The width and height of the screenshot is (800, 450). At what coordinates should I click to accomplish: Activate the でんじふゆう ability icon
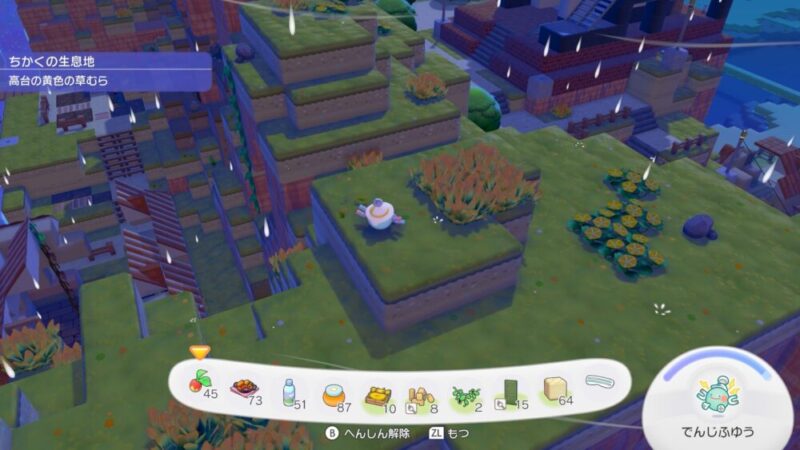point(716,396)
